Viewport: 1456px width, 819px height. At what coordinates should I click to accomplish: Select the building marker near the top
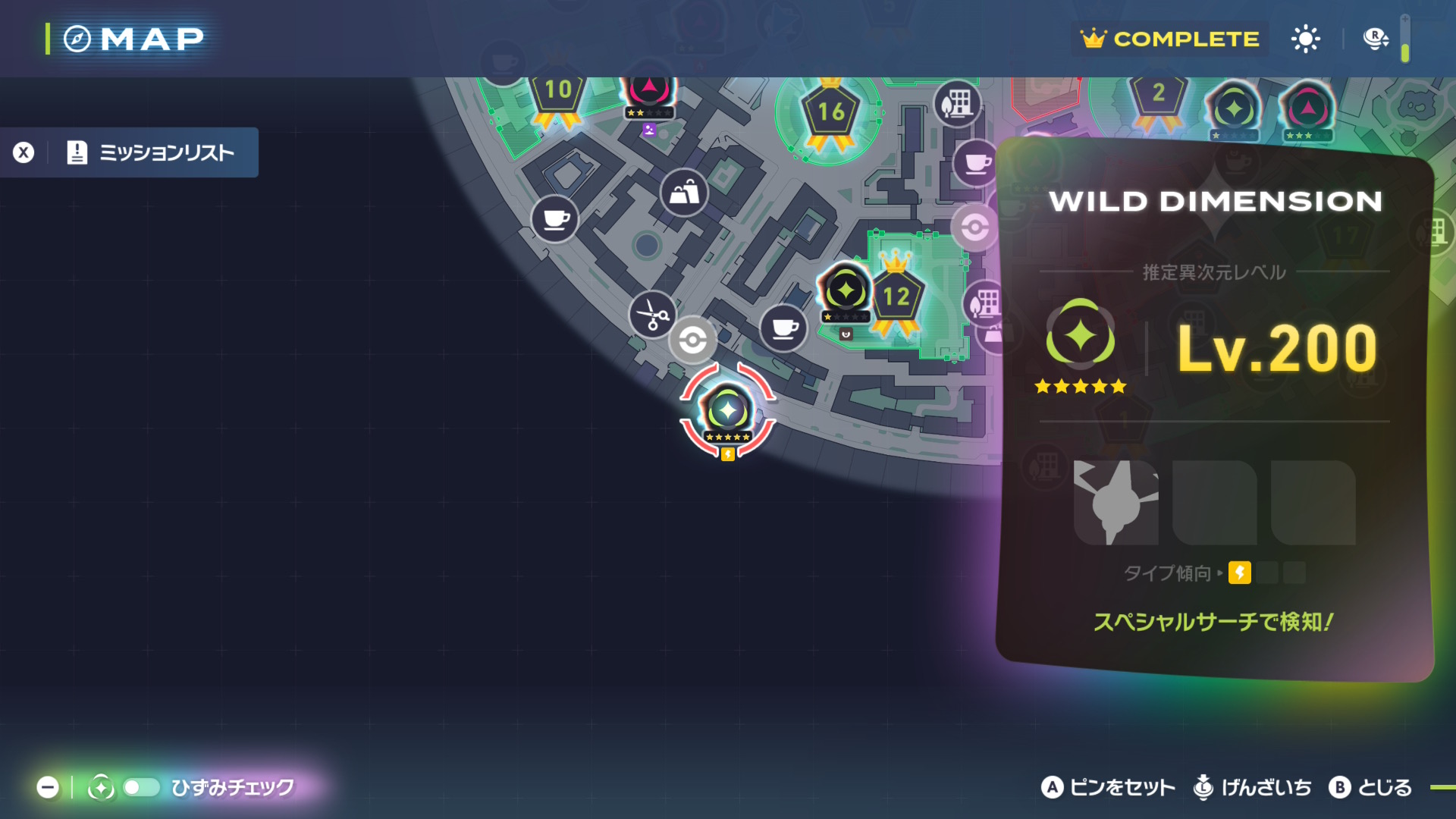click(x=957, y=103)
